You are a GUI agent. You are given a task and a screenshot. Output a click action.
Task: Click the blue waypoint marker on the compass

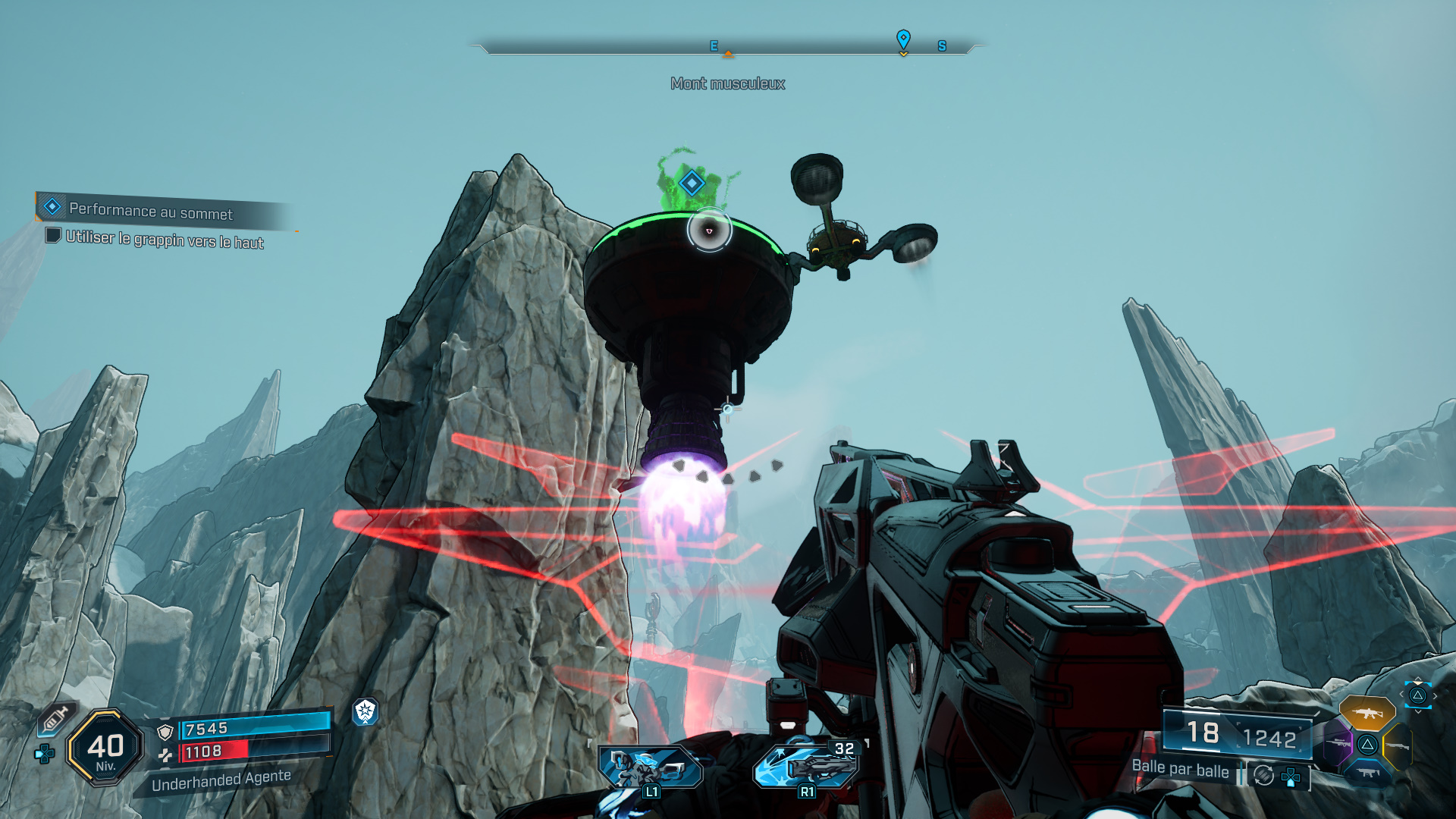[x=903, y=39]
